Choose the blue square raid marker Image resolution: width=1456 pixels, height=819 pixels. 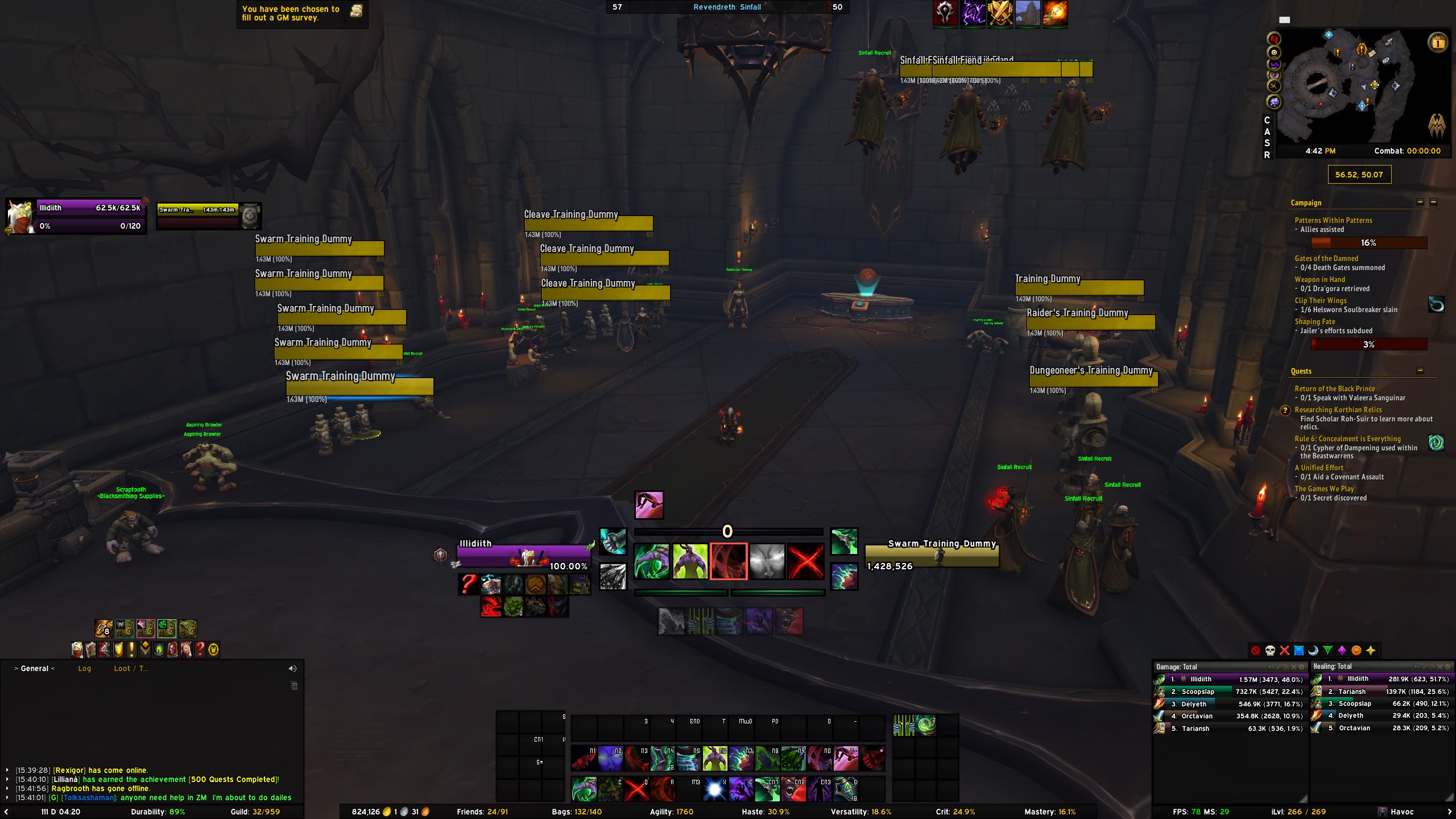tap(1299, 651)
